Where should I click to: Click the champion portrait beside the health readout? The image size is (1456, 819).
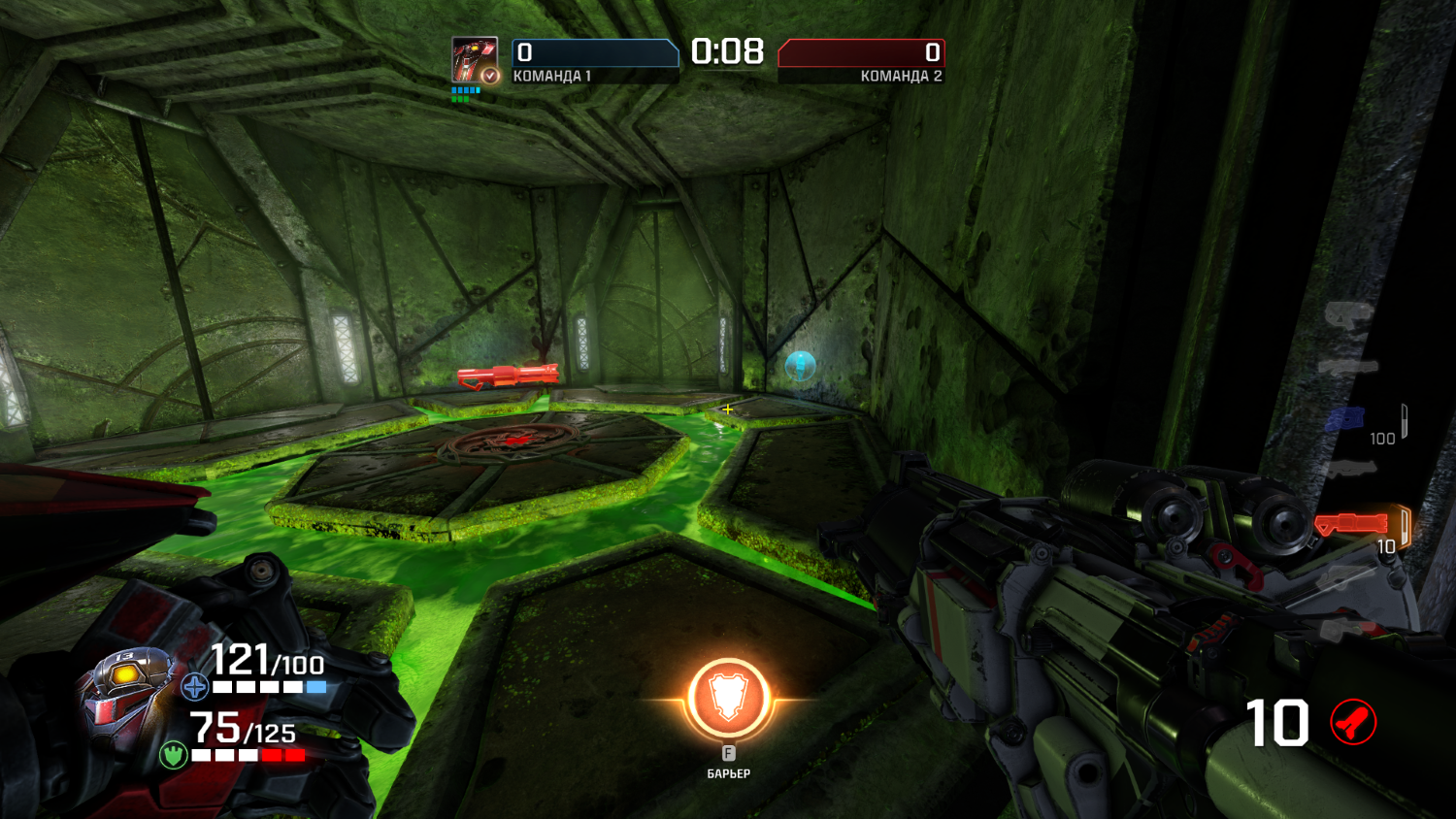pyautogui.click(x=126, y=689)
